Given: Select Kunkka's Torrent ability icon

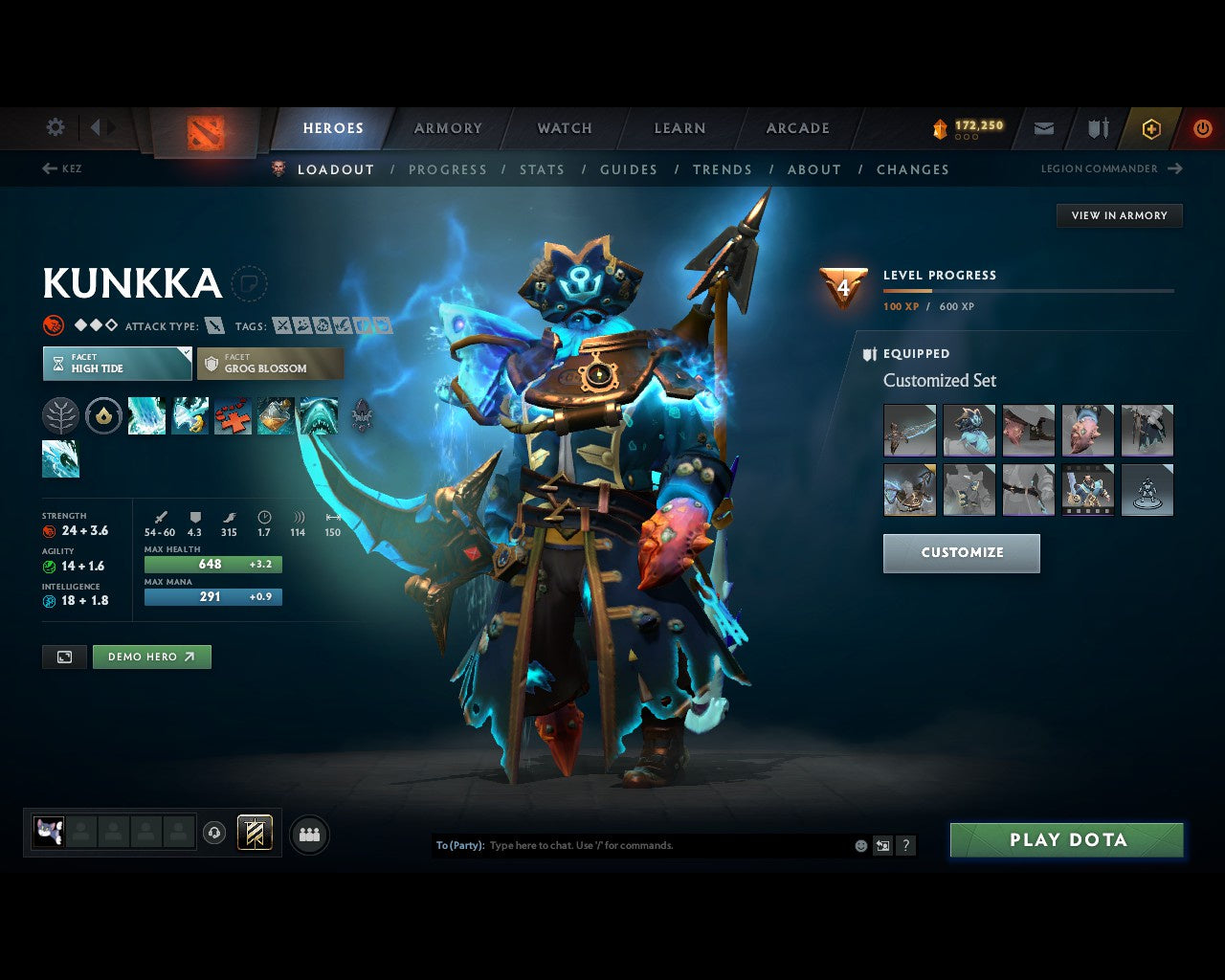Looking at the screenshot, I should point(146,415).
